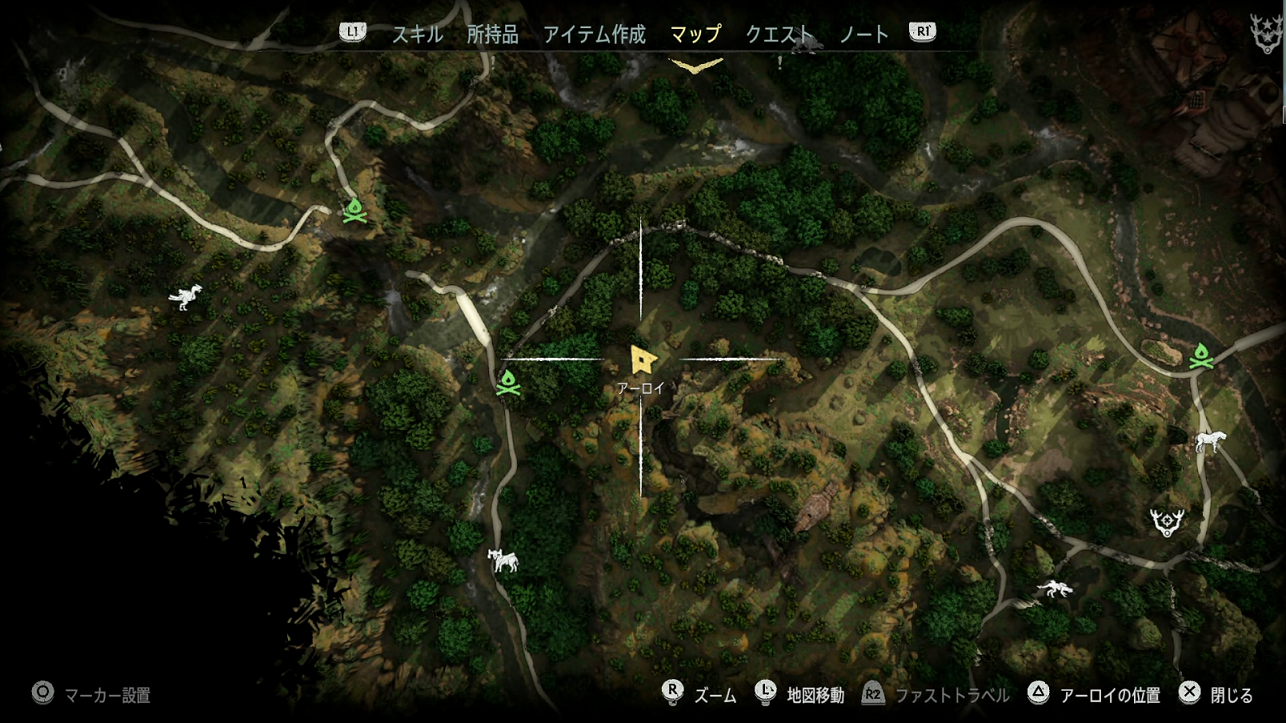The image size is (1286, 723).
Task: Select the マップ tab
Action: click(x=695, y=34)
